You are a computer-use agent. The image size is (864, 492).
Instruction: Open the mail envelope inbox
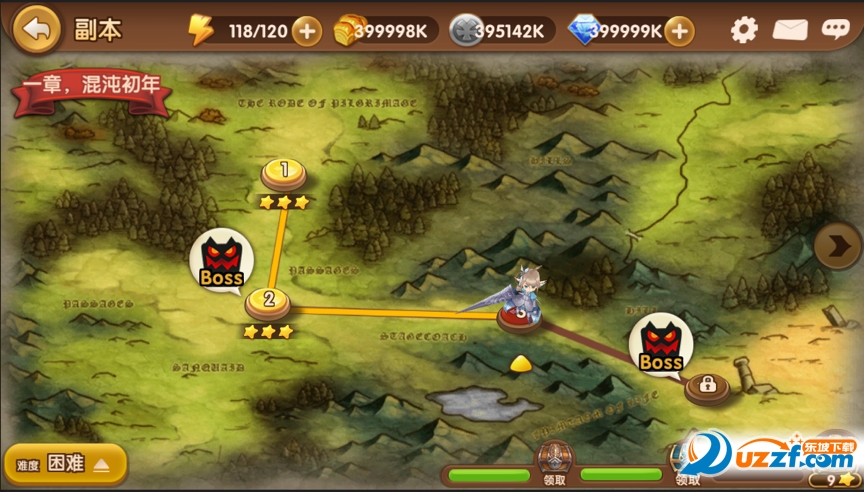tap(790, 30)
